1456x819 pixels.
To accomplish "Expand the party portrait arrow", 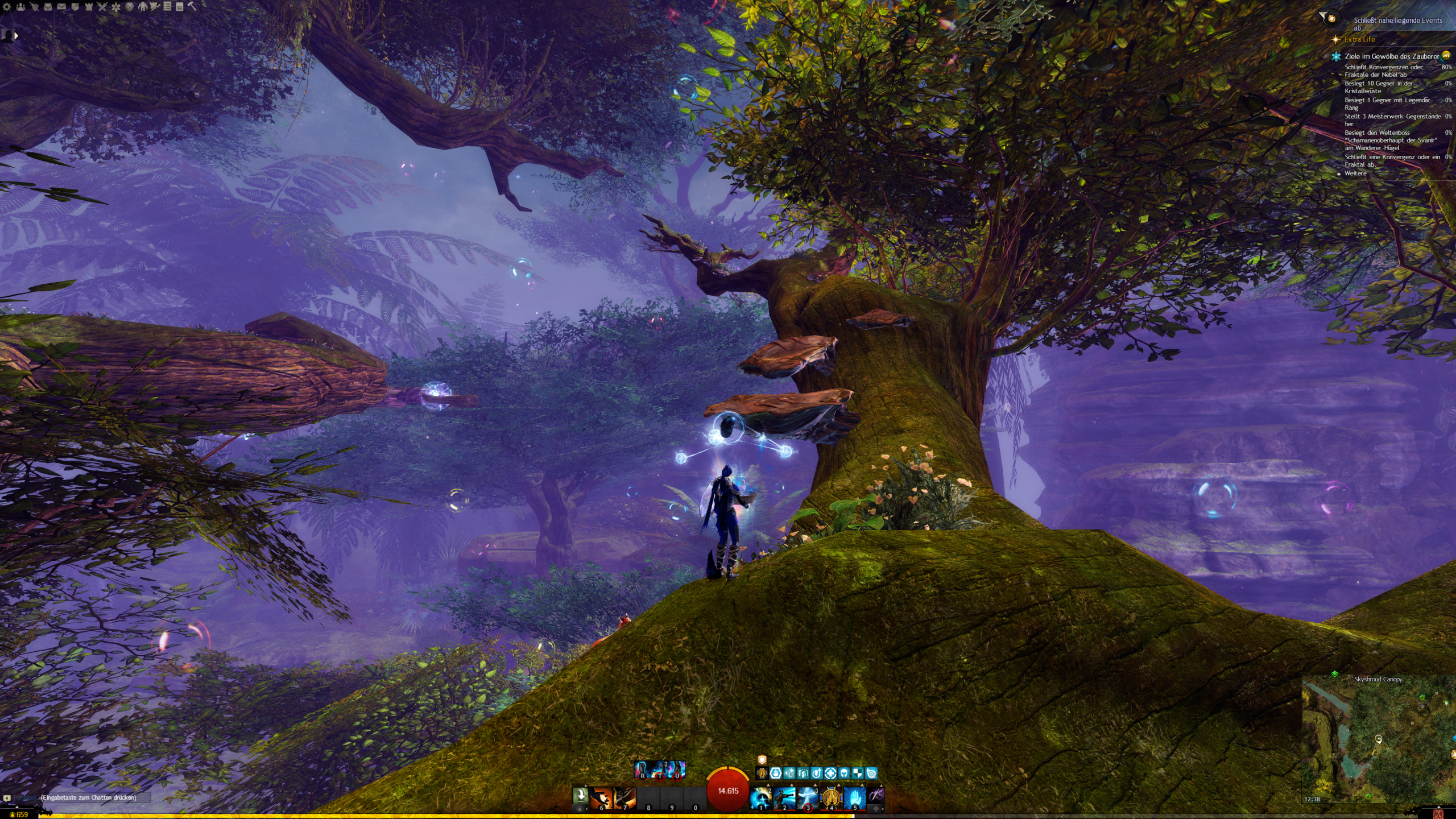I will pos(16,36).
